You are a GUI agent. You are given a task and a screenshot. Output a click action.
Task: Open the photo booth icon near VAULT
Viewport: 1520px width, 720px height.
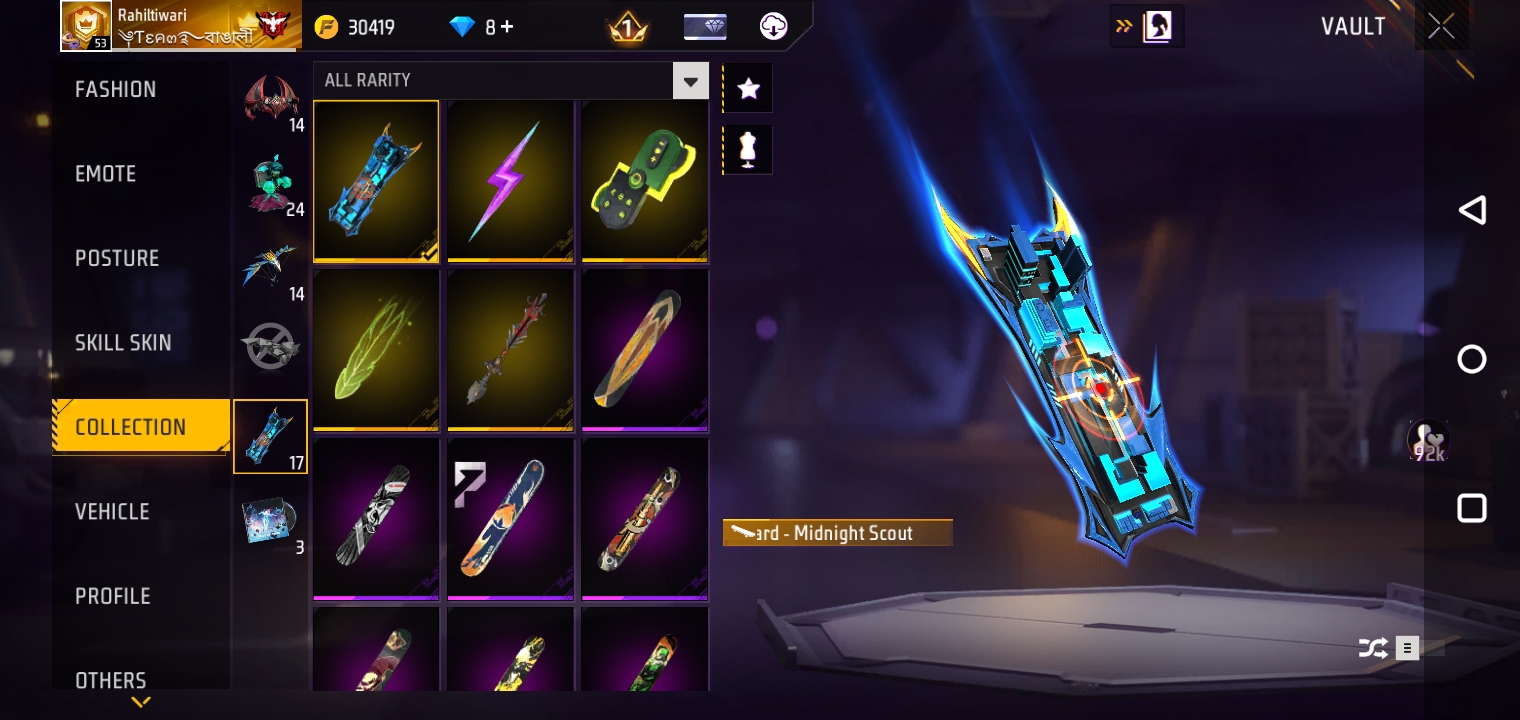click(1157, 26)
